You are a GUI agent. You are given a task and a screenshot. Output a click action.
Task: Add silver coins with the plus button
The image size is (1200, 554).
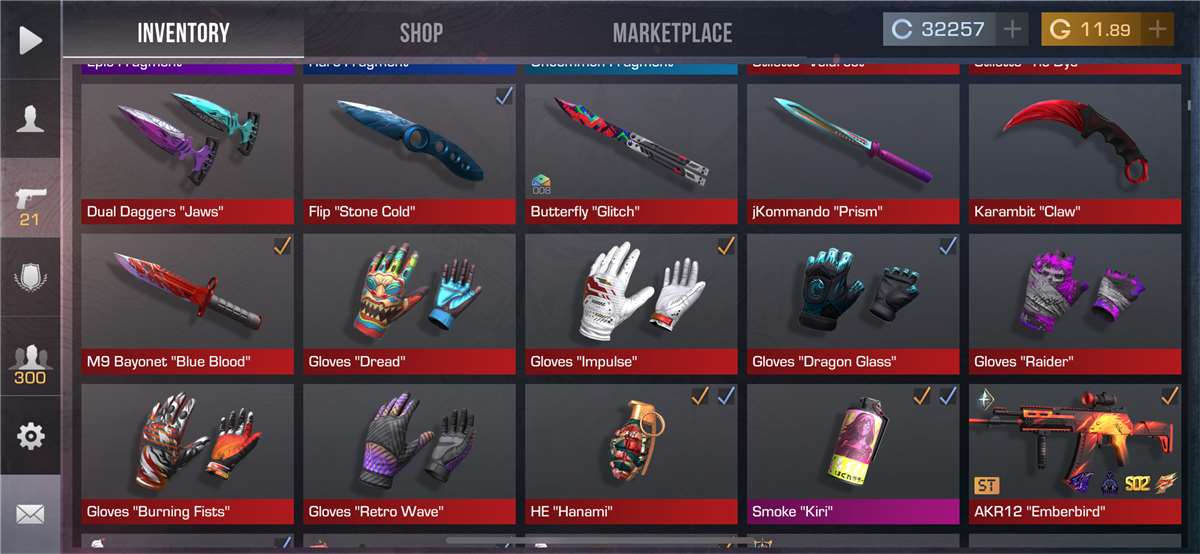tap(1012, 29)
